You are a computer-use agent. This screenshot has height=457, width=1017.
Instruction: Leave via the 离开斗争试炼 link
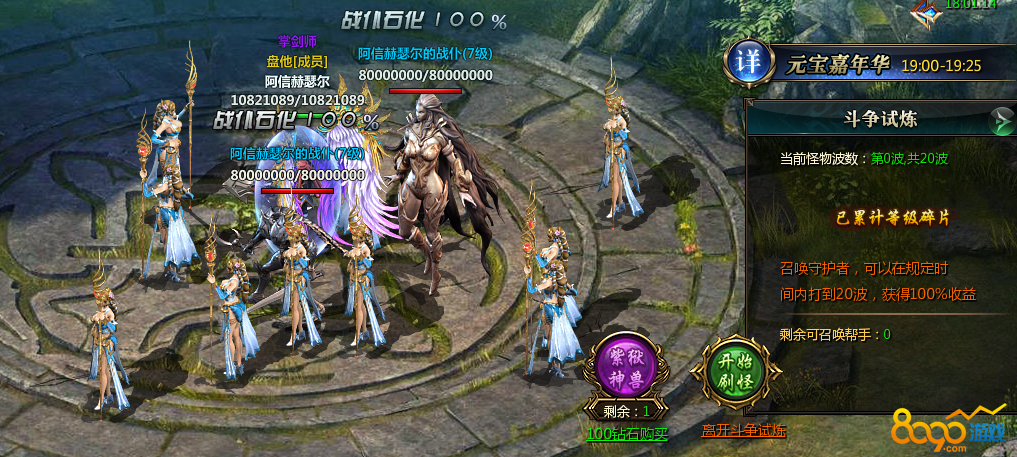click(x=743, y=432)
